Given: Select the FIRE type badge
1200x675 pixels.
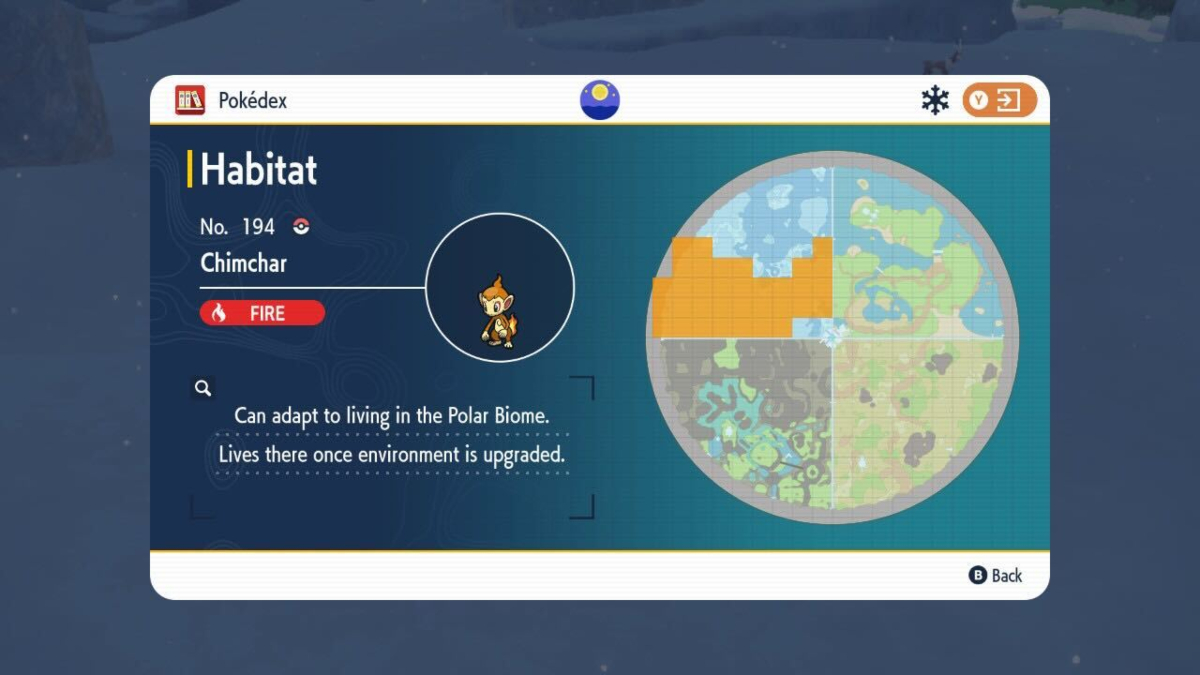Looking at the screenshot, I should [x=262, y=313].
